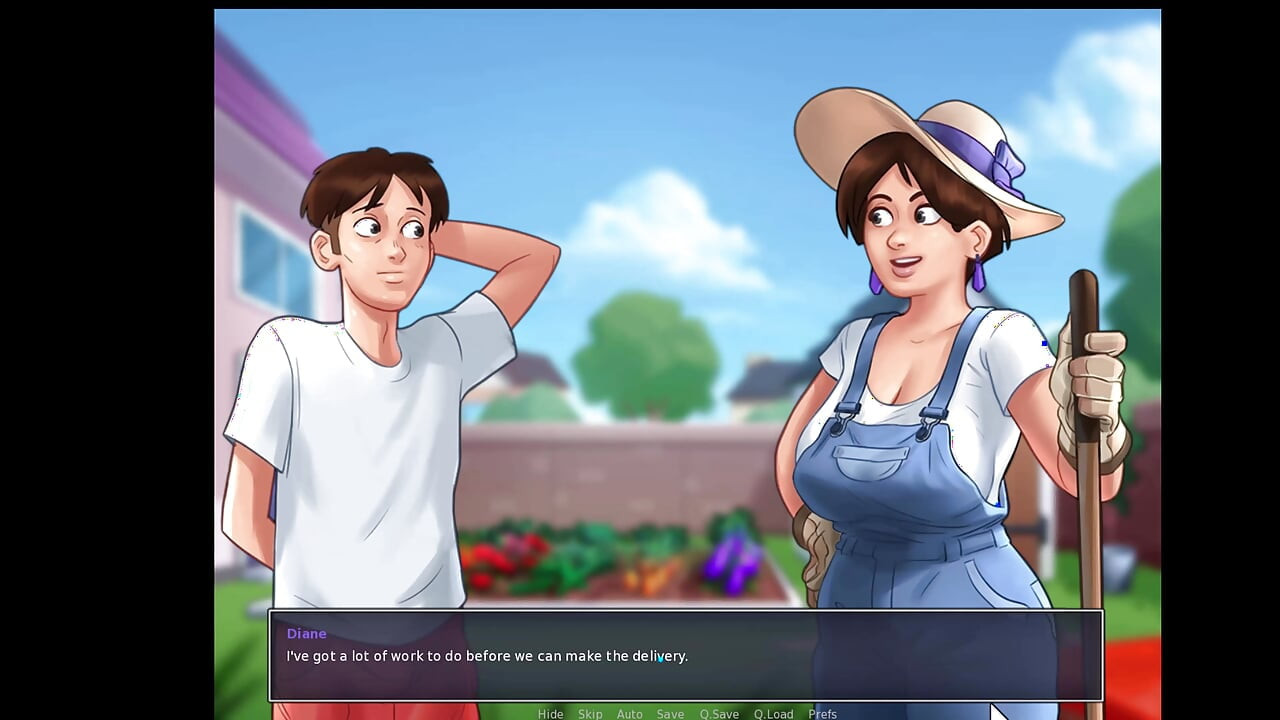This screenshot has width=1280, height=720.
Task: Click Diane's name label
Action: point(306,633)
